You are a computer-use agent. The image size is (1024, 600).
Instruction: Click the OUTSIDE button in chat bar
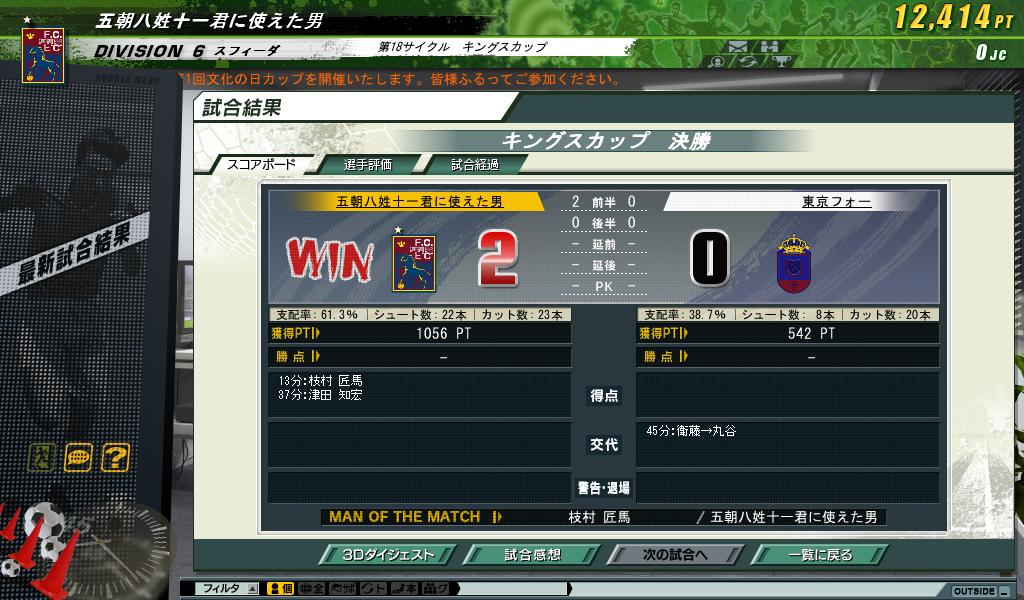coord(974,591)
